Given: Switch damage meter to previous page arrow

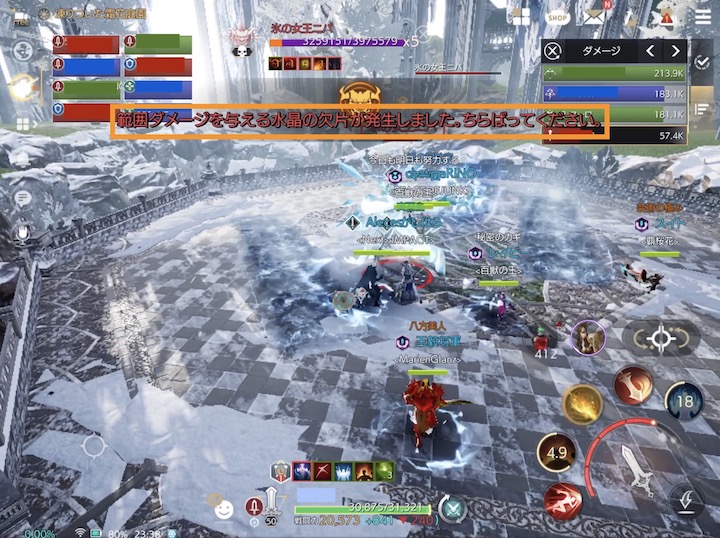Looking at the screenshot, I should coord(649,51).
